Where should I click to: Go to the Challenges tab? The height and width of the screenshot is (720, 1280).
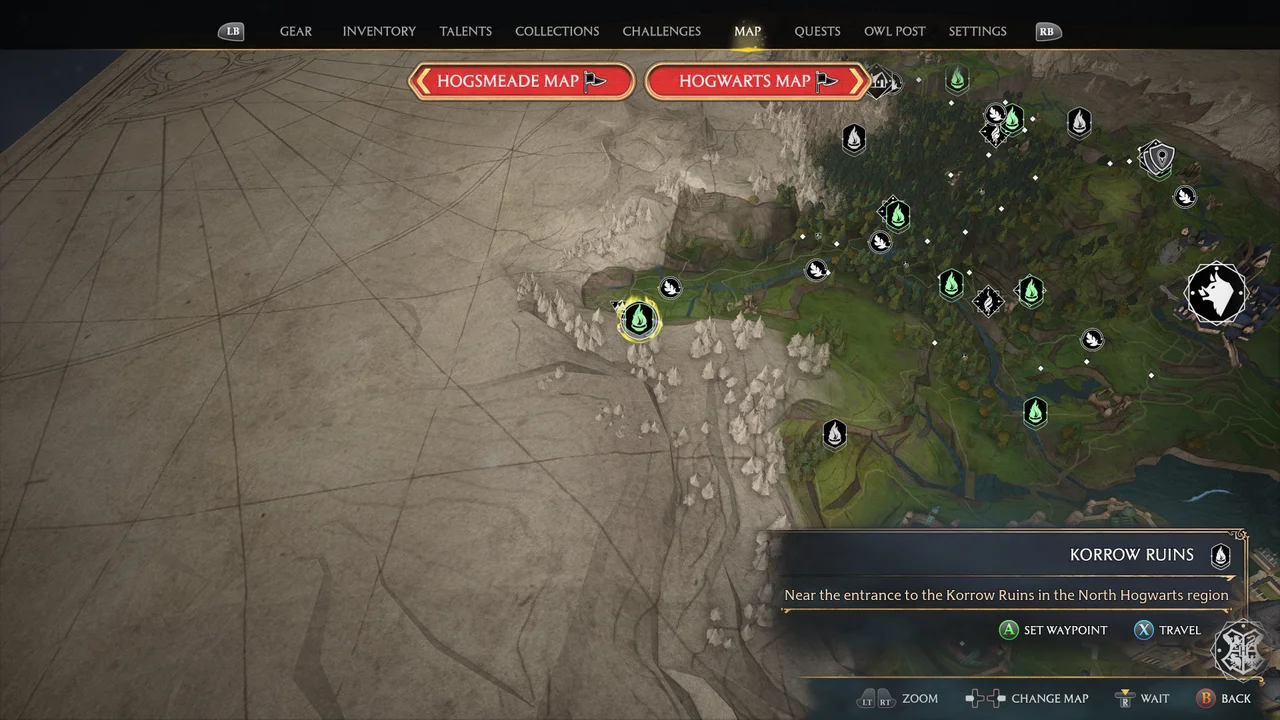pos(662,31)
